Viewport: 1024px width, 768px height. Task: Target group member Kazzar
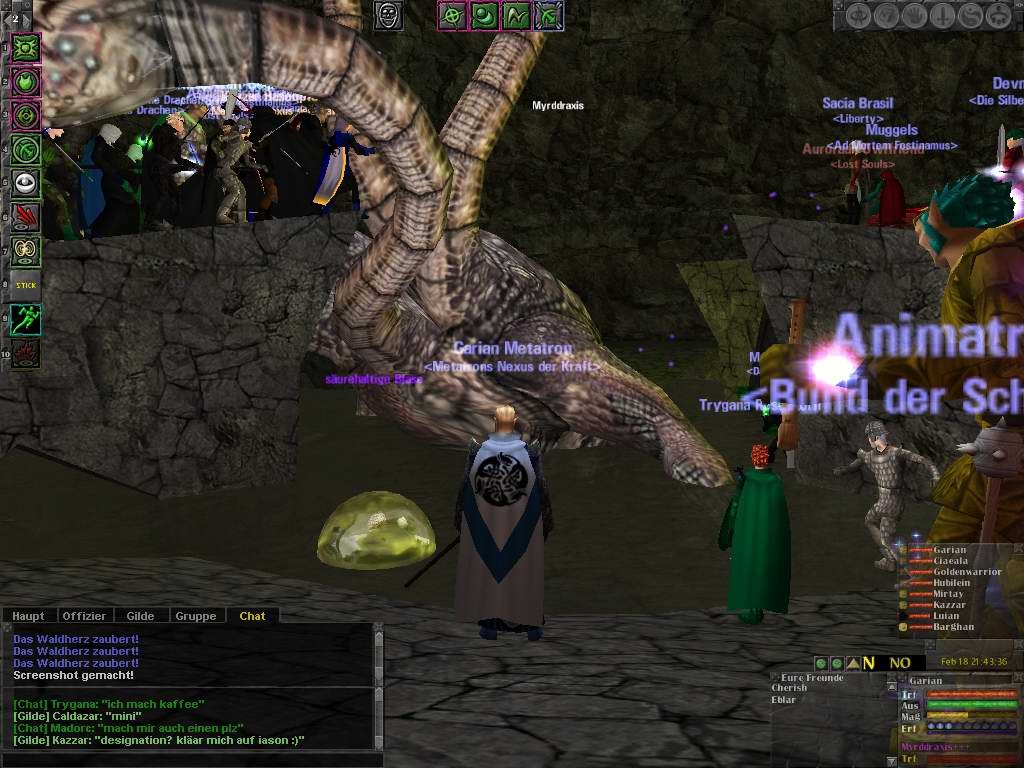click(x=949, y=606)
